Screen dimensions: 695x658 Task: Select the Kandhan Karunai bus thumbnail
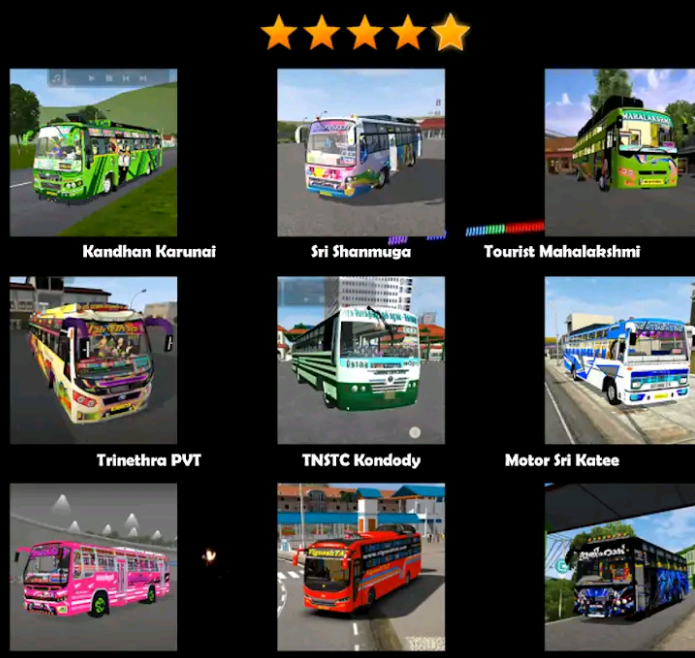pos(93,152)
